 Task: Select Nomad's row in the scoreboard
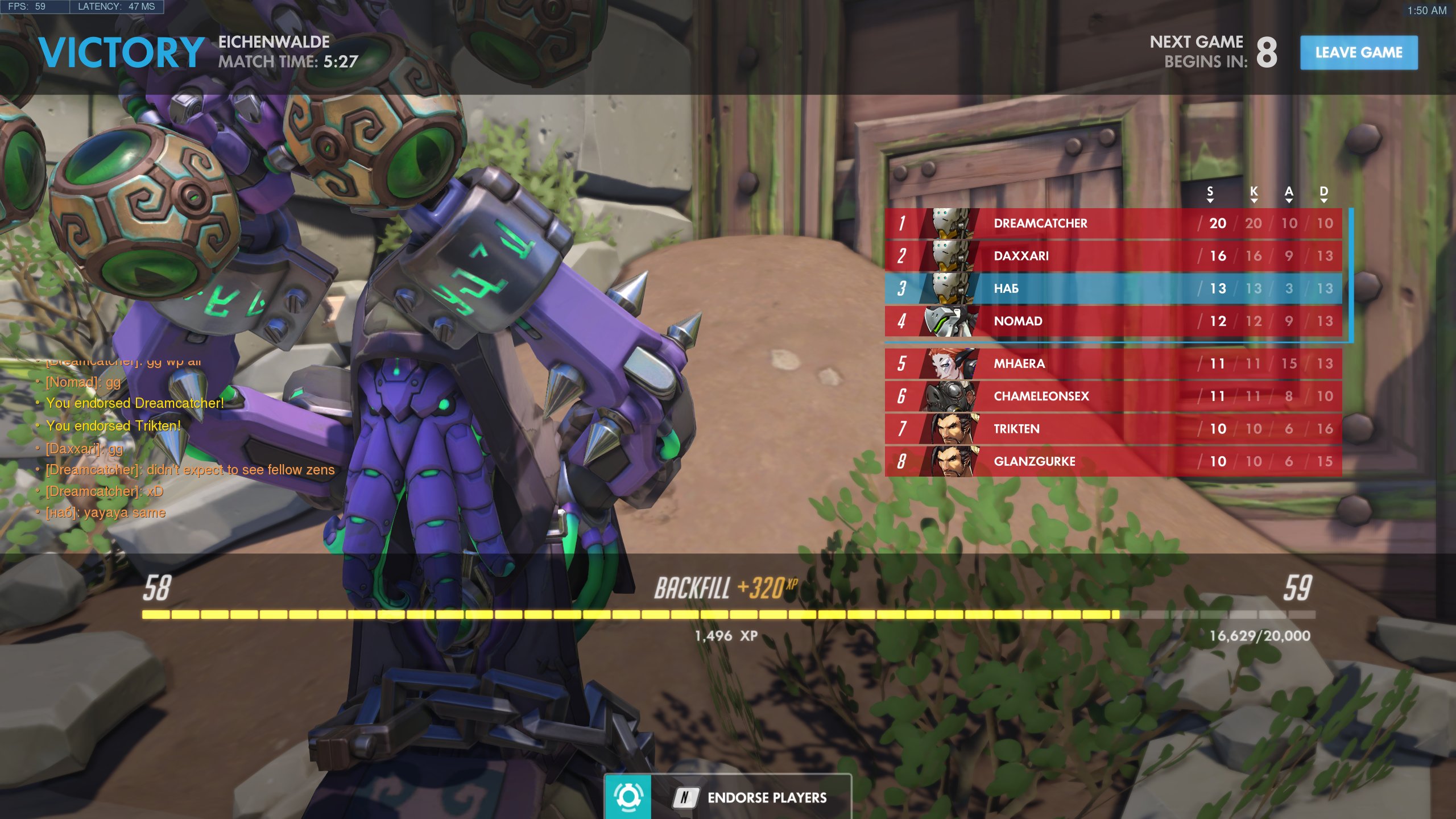[1112, 321]
